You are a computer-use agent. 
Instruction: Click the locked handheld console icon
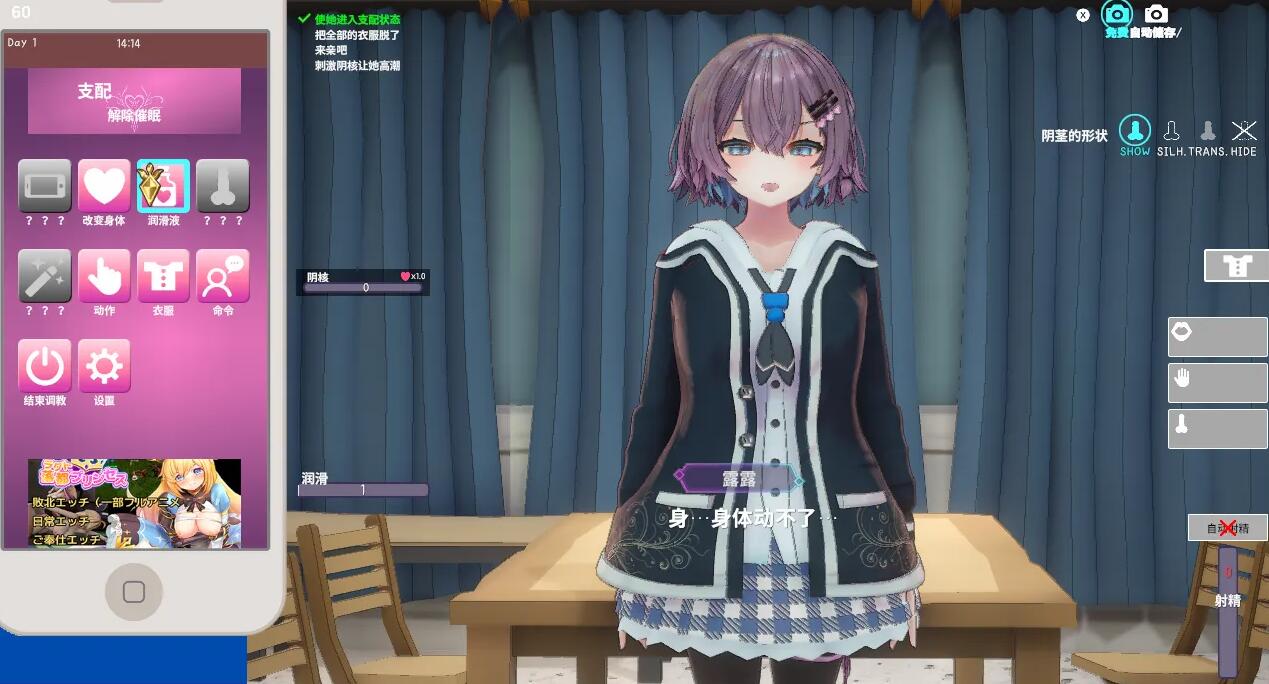pyautogui.click(x=45, y=186)
